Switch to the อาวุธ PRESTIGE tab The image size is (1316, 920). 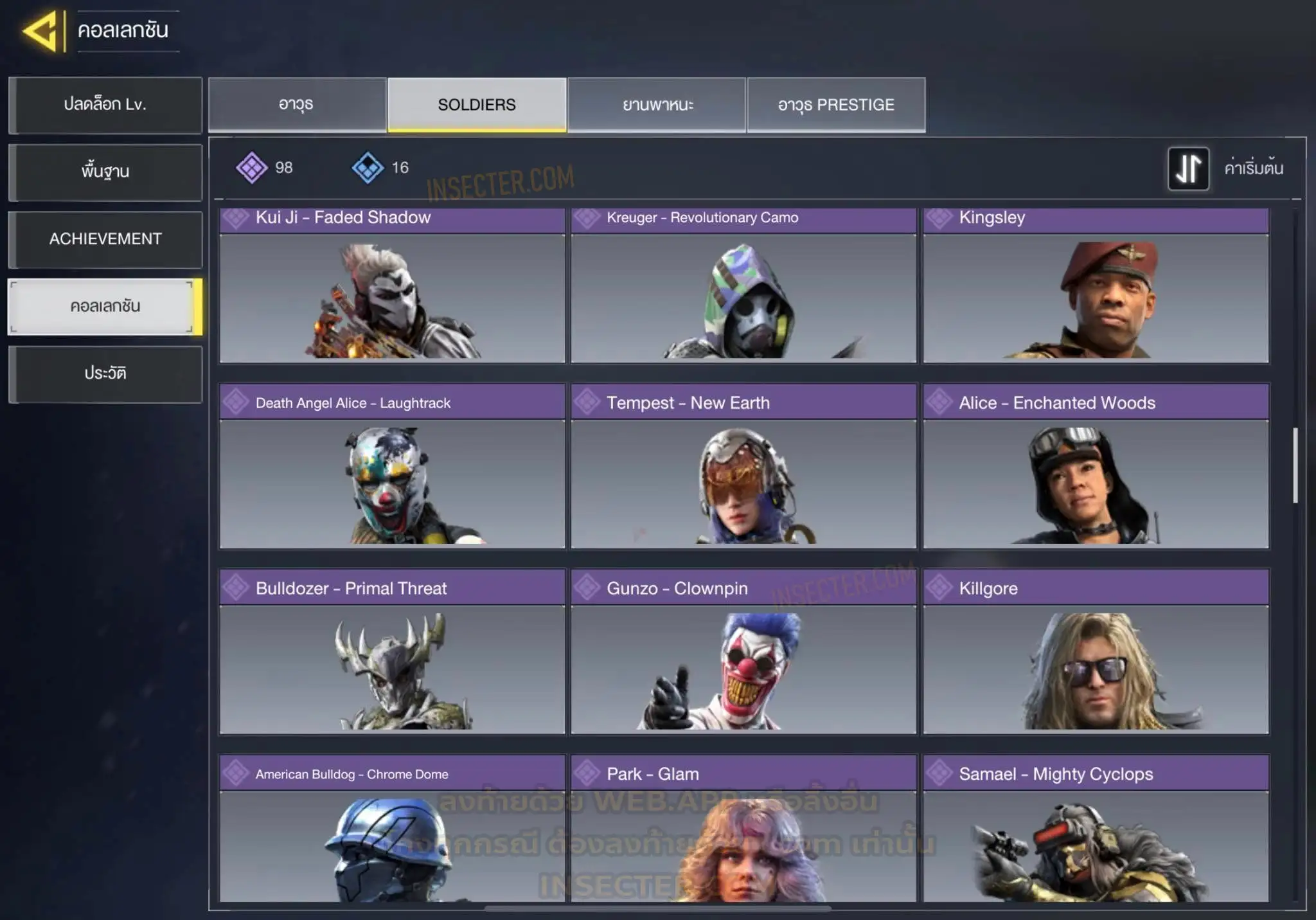(x=836, y=105)
